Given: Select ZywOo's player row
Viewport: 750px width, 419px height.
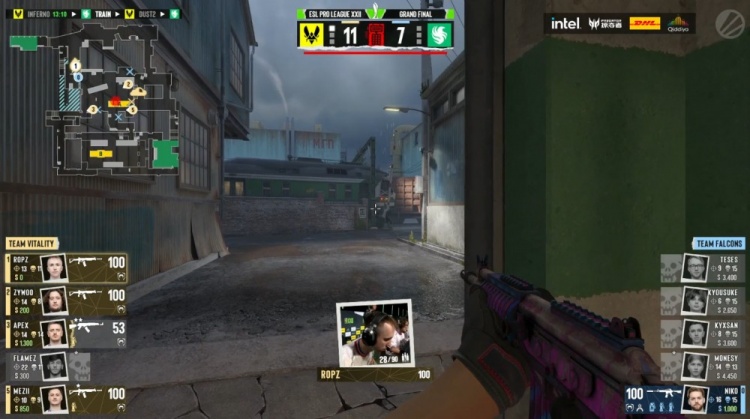Looking at the screenshot, I should click(x=67, y=300).
